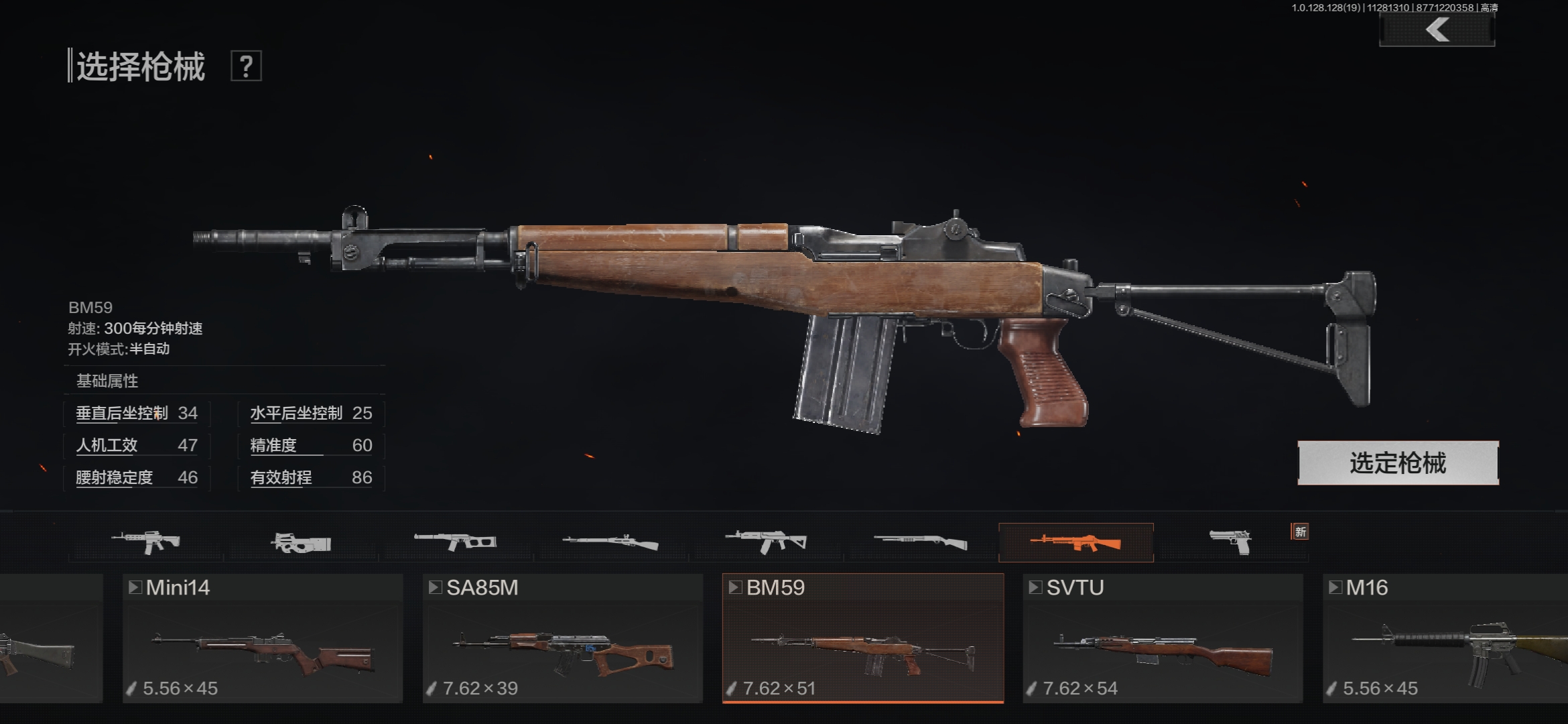Go back using the top-right arrow
Screen dimensions: 1568x724
(1437, 30)
